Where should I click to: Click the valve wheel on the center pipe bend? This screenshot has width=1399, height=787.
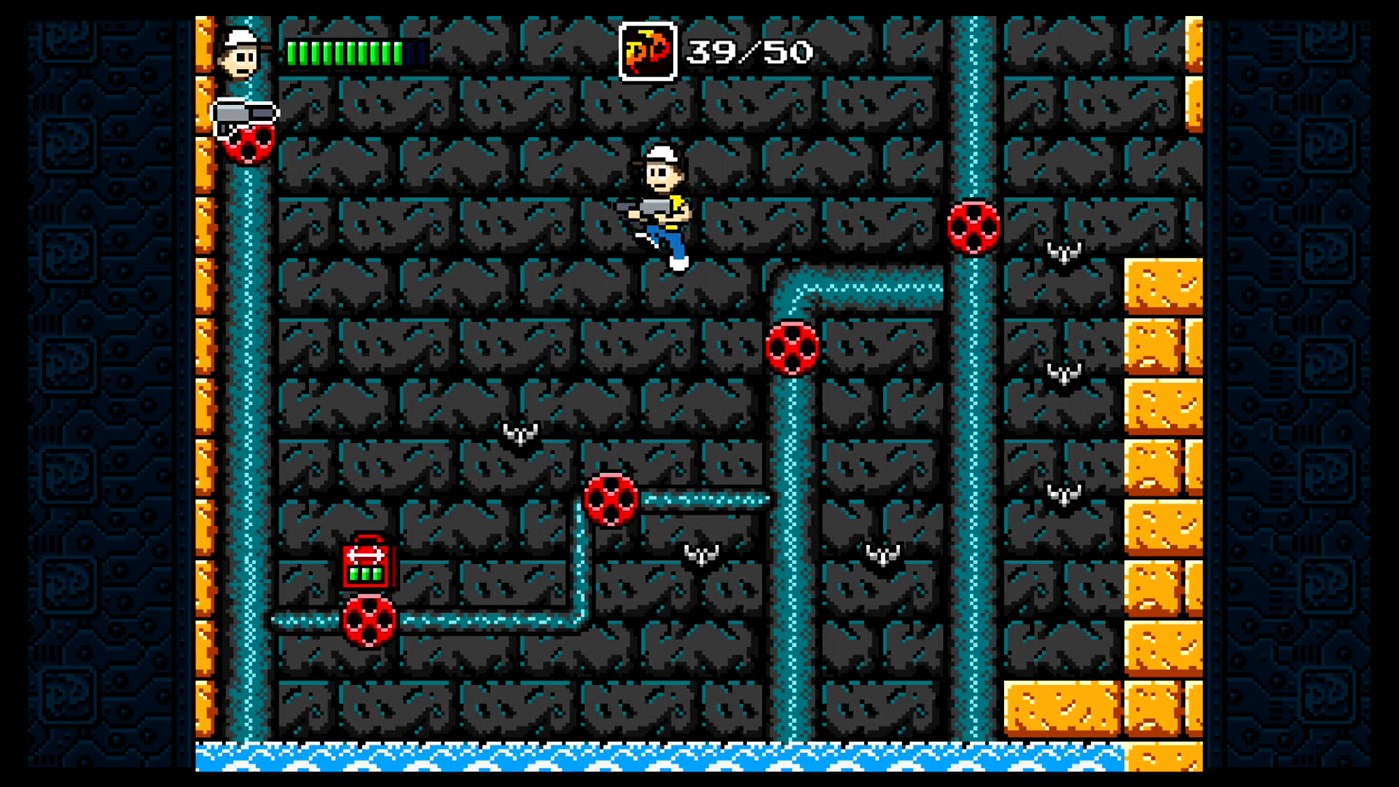pyautogui.click(x=793, y=349)
